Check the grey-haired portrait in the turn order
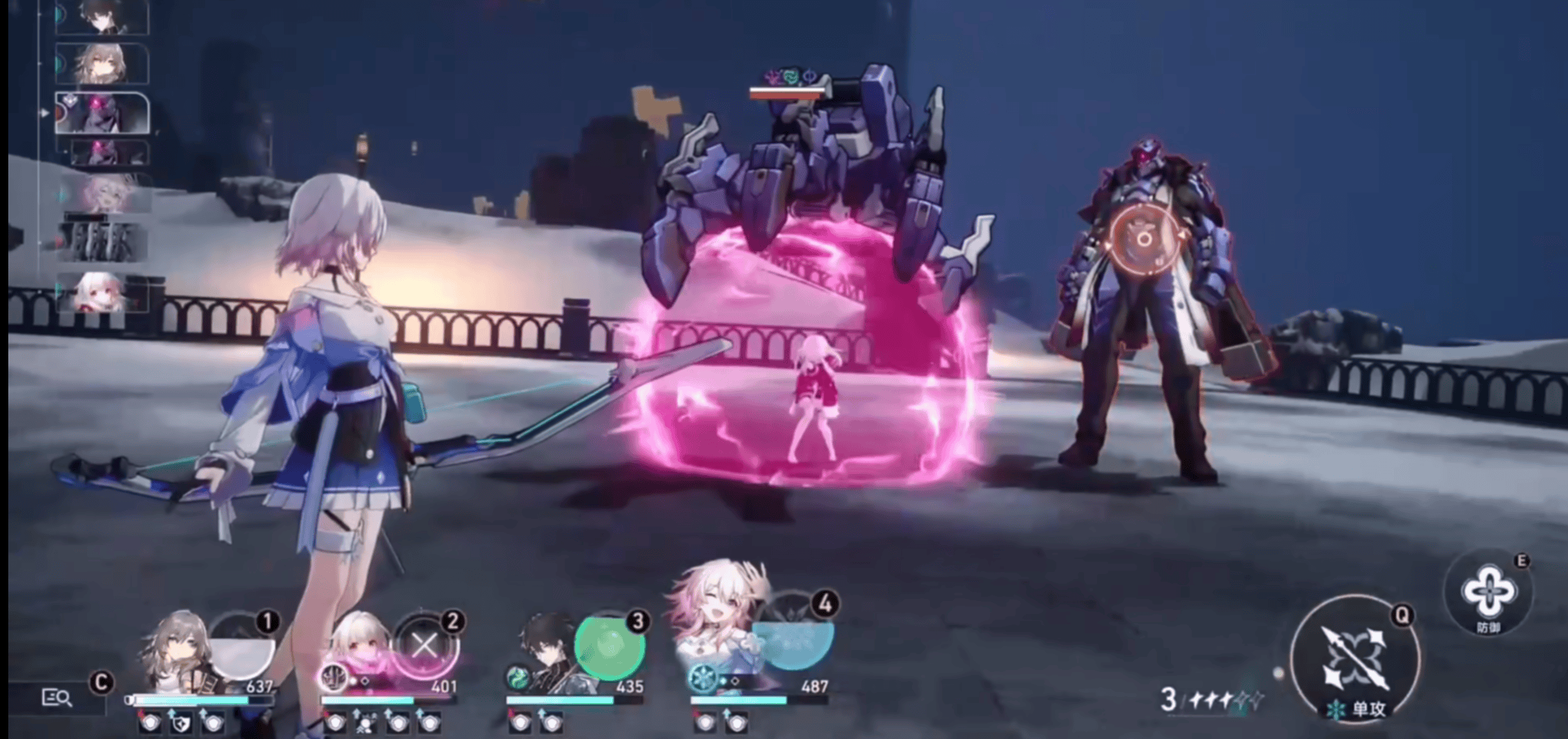Screen dimensions: 1568x739 (x=102, y=63)
